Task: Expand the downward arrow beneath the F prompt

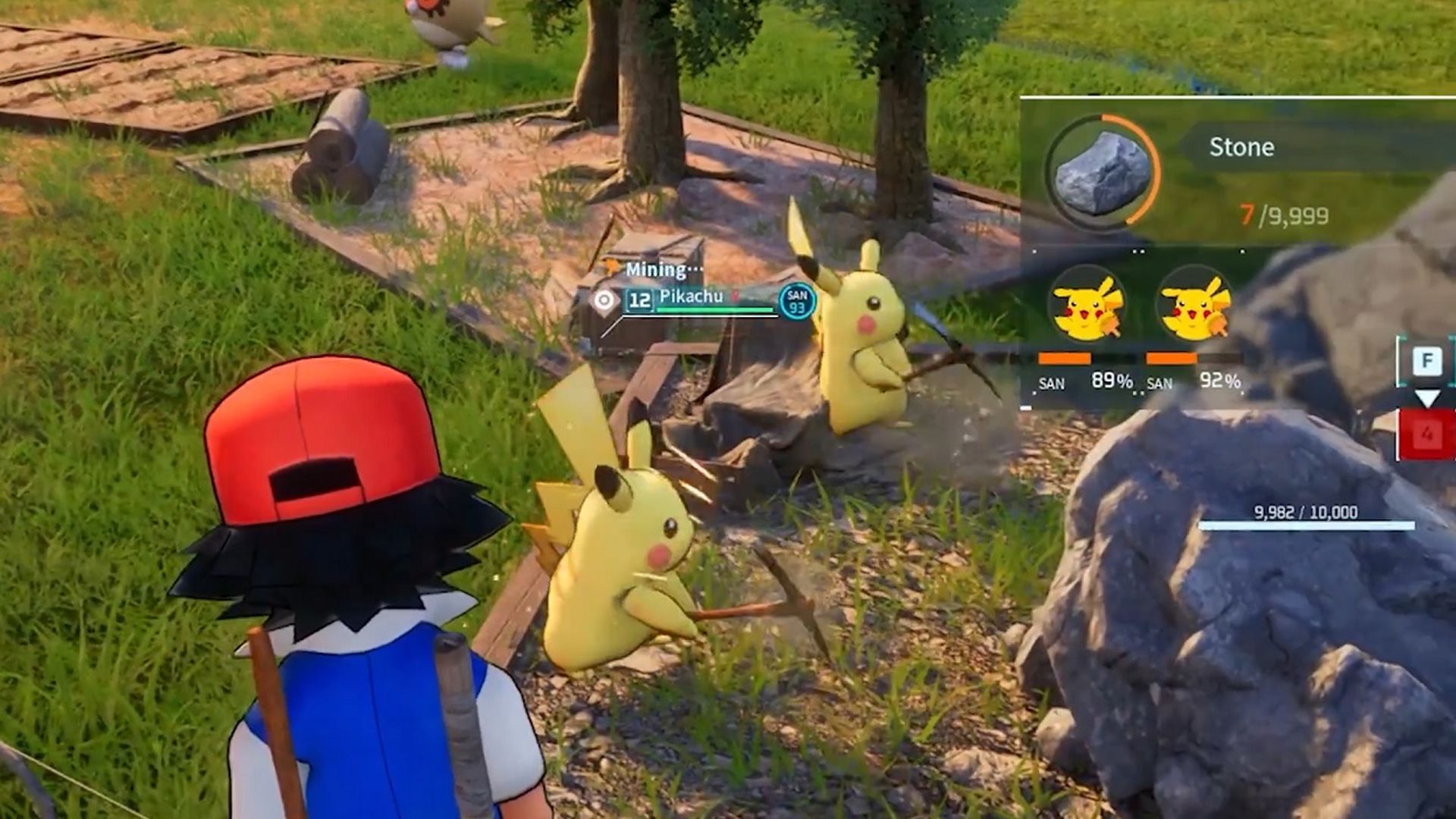Action: pyautogui.click(x=1428, y=397)
